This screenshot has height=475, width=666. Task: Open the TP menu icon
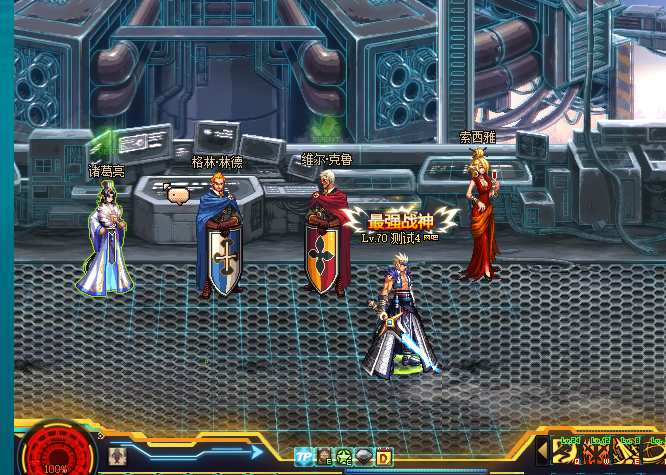(304, 457)
